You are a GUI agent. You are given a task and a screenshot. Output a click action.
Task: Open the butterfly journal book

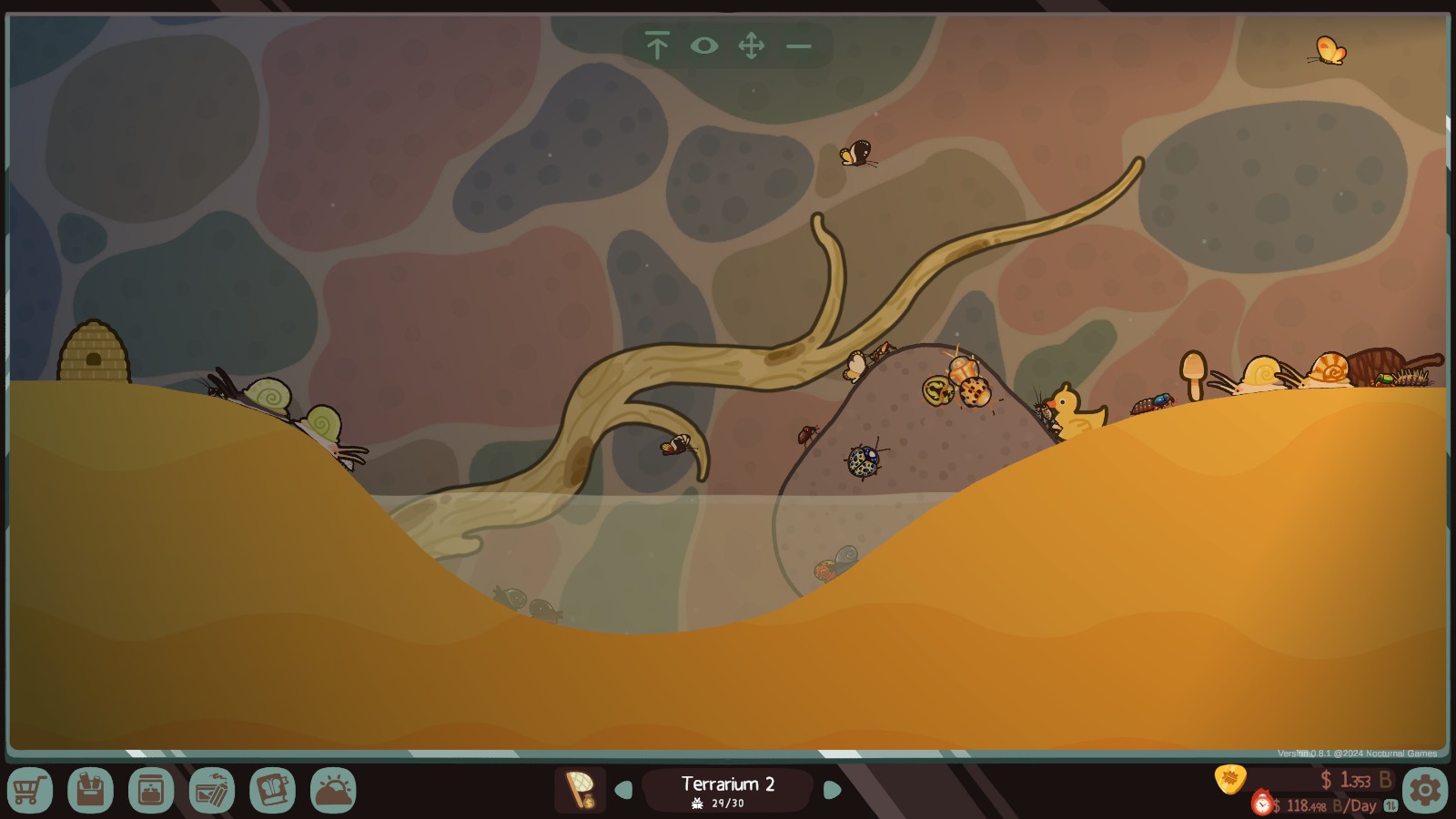(x=272, y=790)
